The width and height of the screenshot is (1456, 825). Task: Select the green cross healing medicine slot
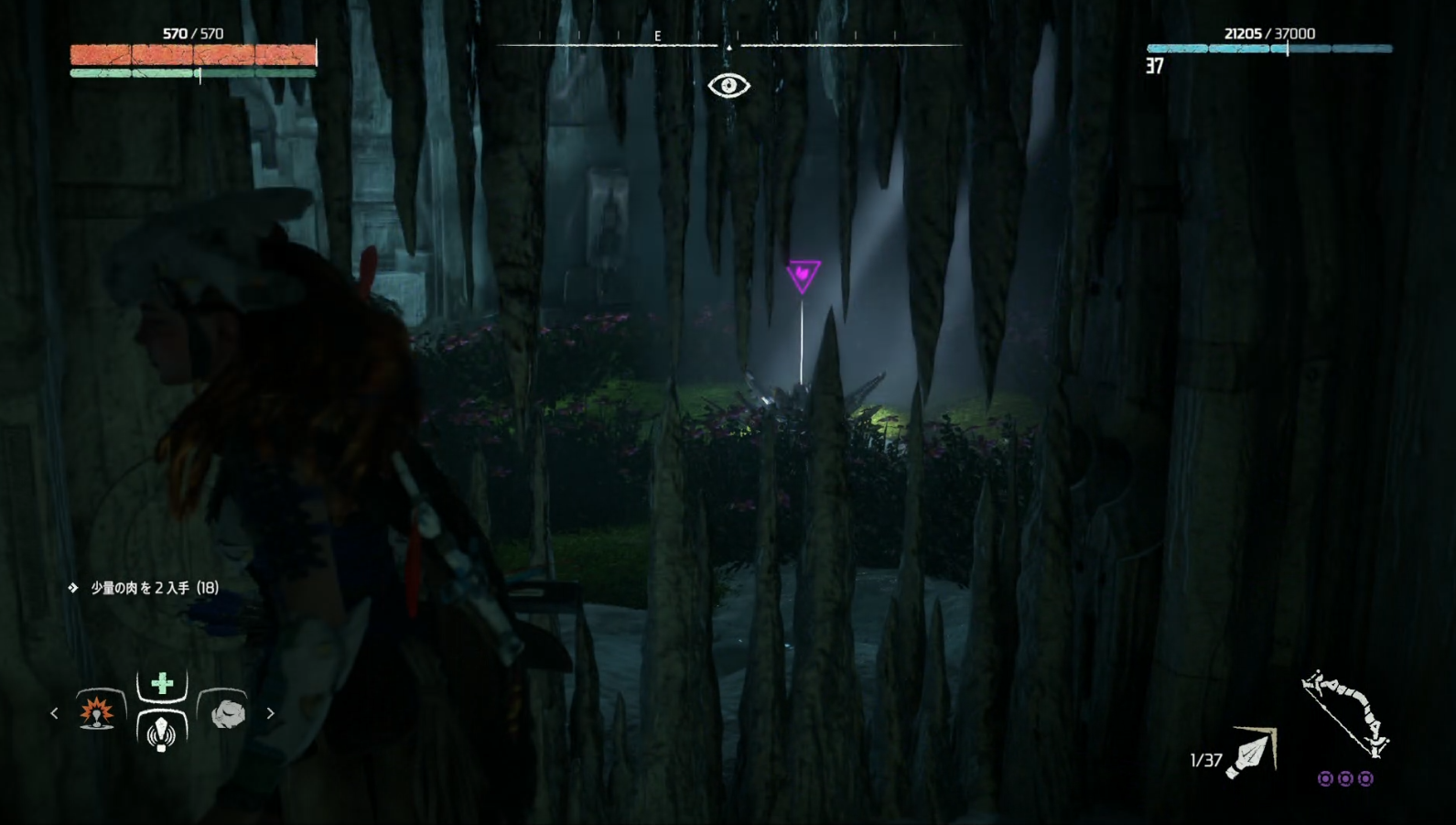[162, 683]
